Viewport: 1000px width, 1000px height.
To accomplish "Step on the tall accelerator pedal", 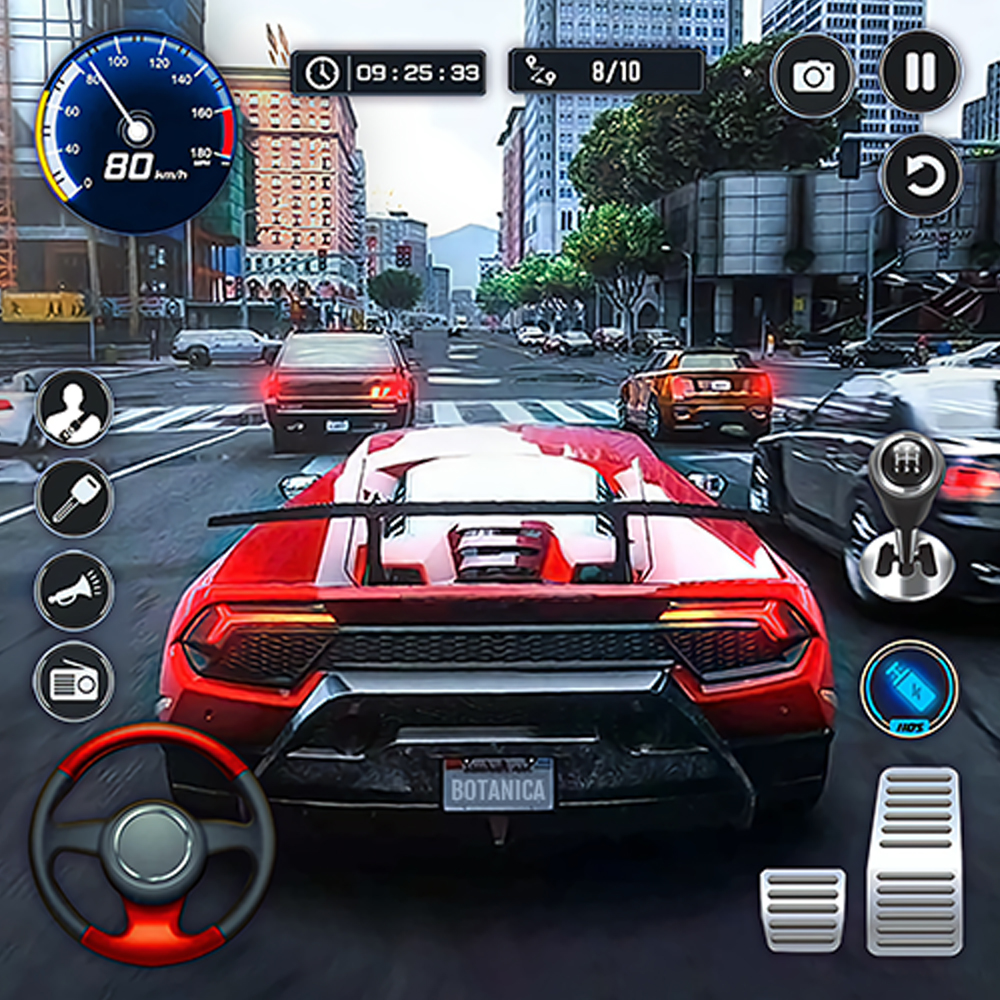I will coord(913,860).
